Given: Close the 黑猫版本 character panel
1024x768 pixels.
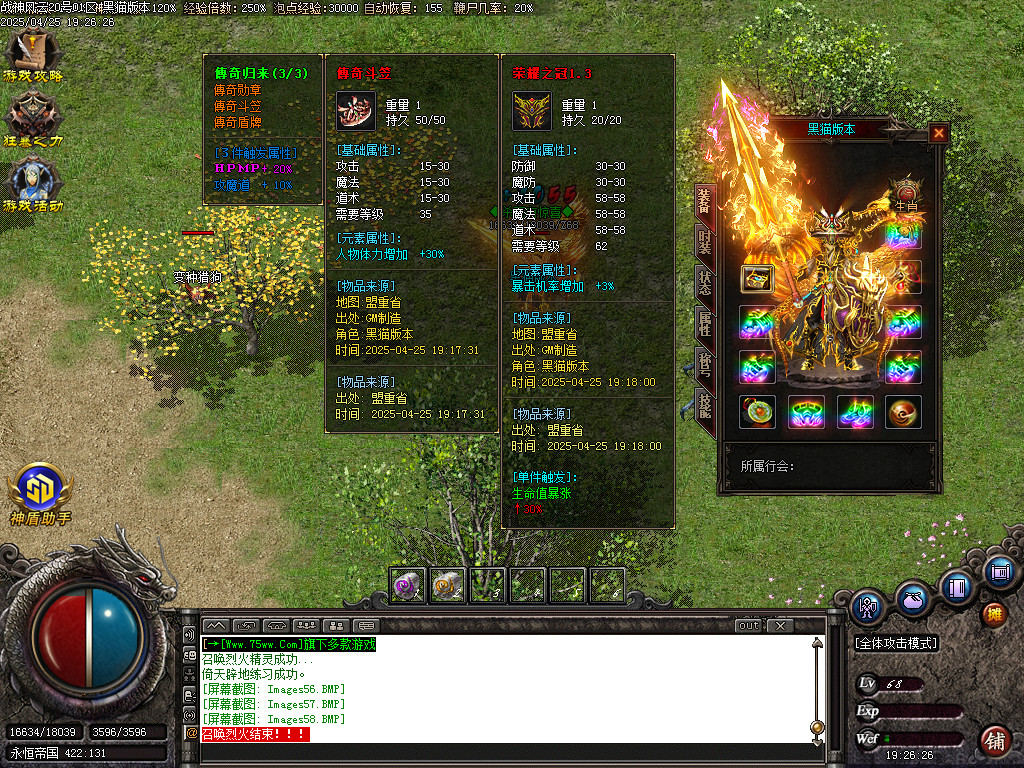Looking at the screenshot, I should [938, 132].
